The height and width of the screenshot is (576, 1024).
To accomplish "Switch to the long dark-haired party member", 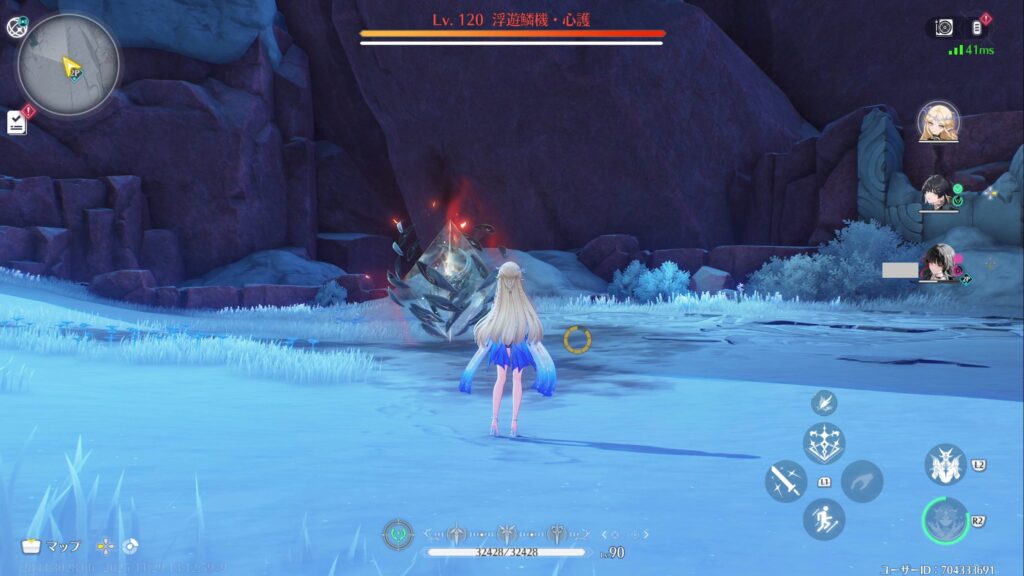I will [938, 262].
